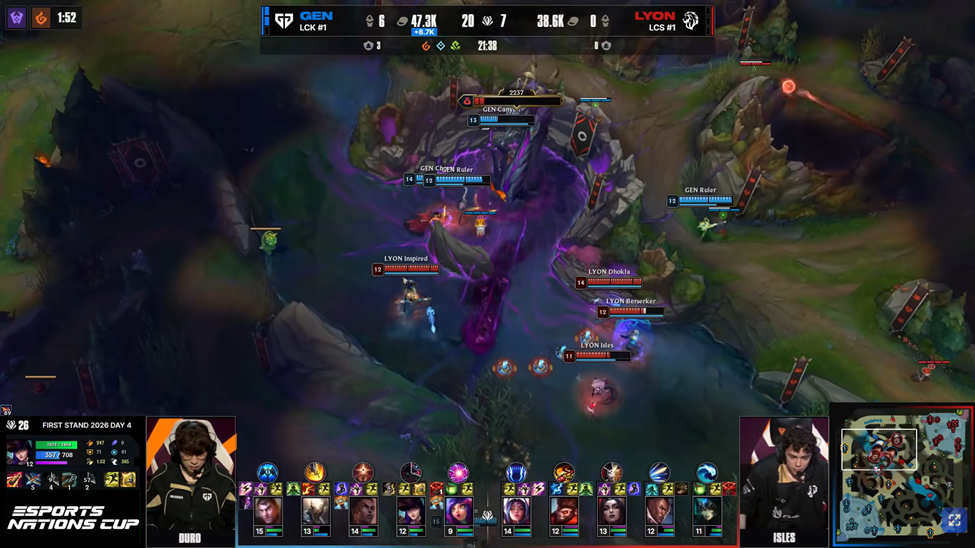Screen dimensions: 975x548
Task: Click the GEN team logo on scoreboard
Action: (284, 20)
